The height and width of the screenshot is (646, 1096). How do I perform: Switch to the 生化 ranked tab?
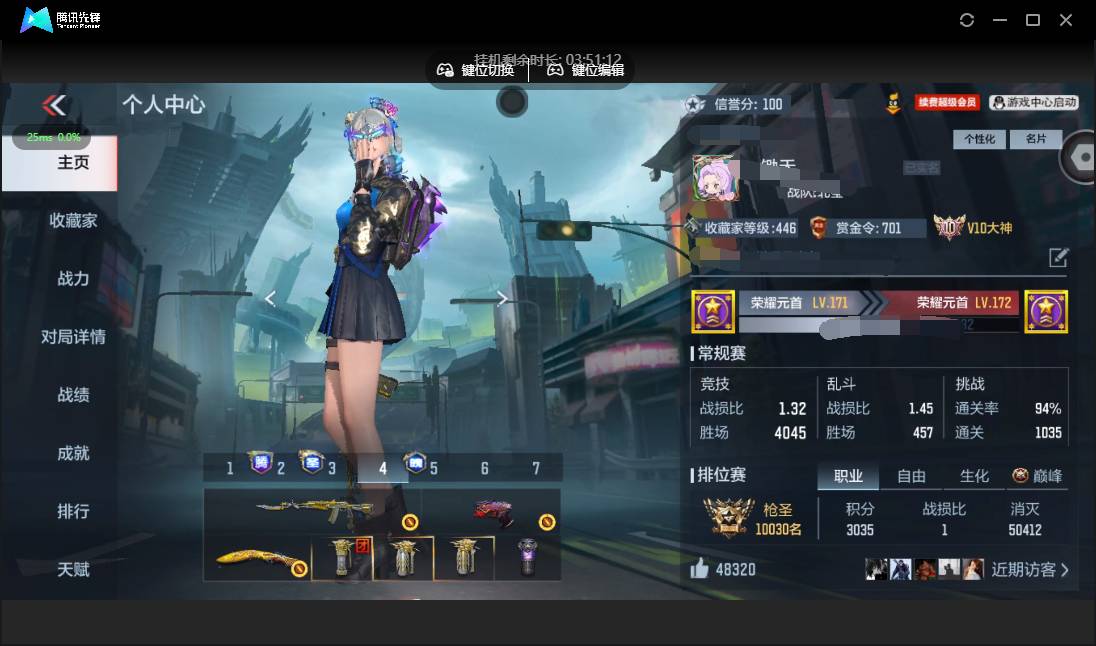pyautogui.click(x=974, y=476)
